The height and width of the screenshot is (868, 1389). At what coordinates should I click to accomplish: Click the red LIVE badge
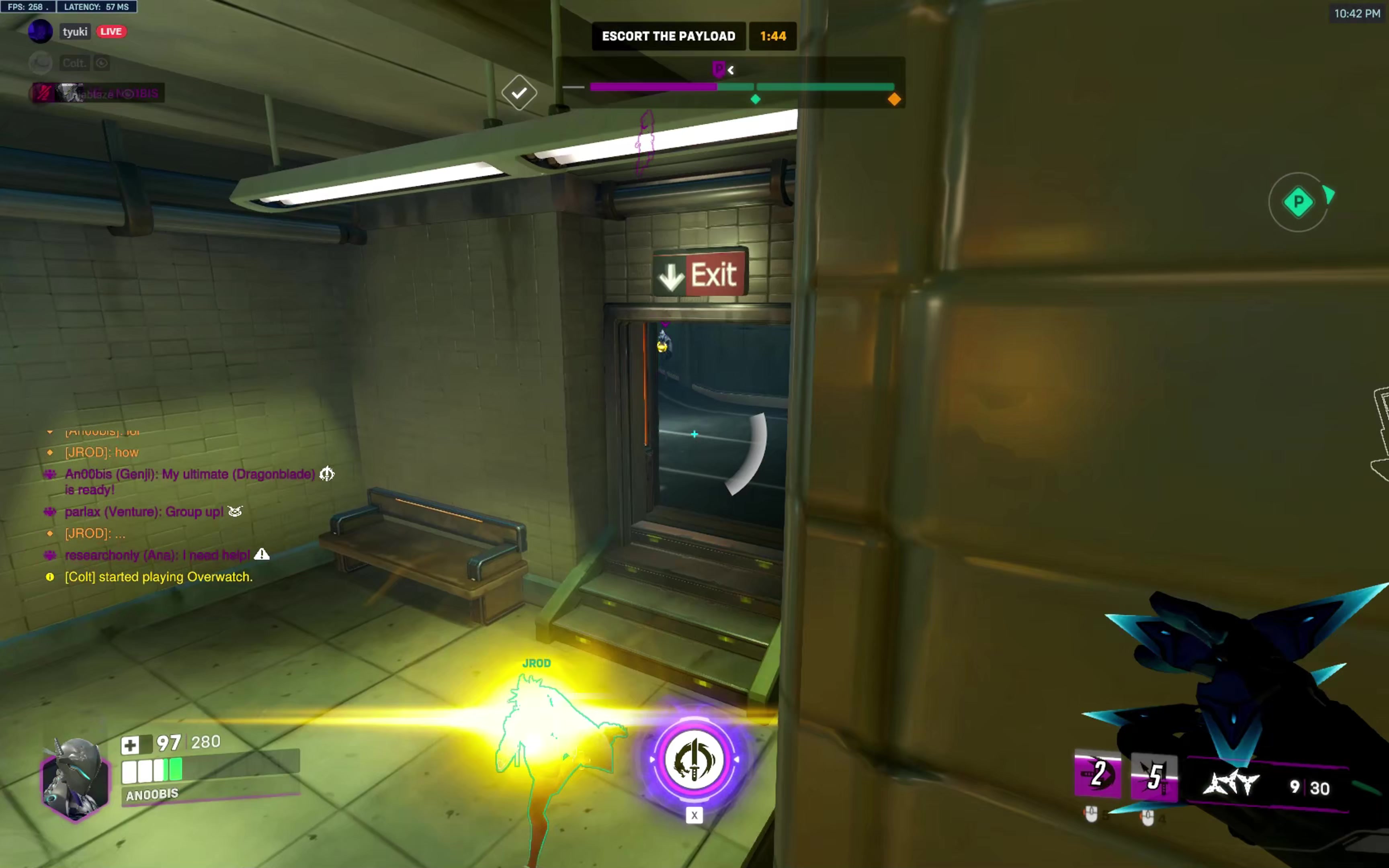(111, 32)
